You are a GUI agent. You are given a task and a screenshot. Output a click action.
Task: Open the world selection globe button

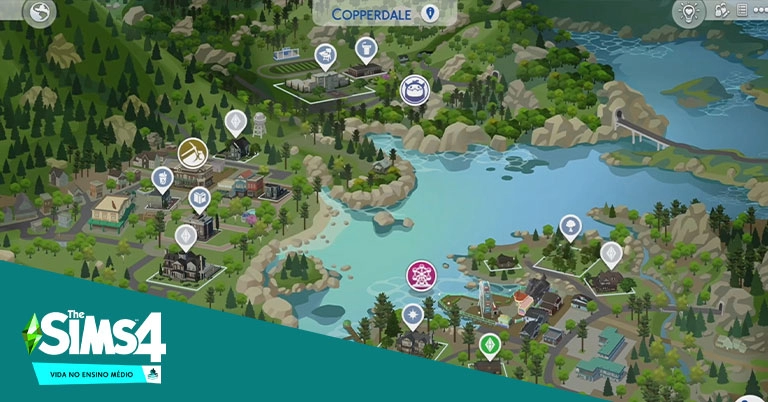tap(42, 13)
